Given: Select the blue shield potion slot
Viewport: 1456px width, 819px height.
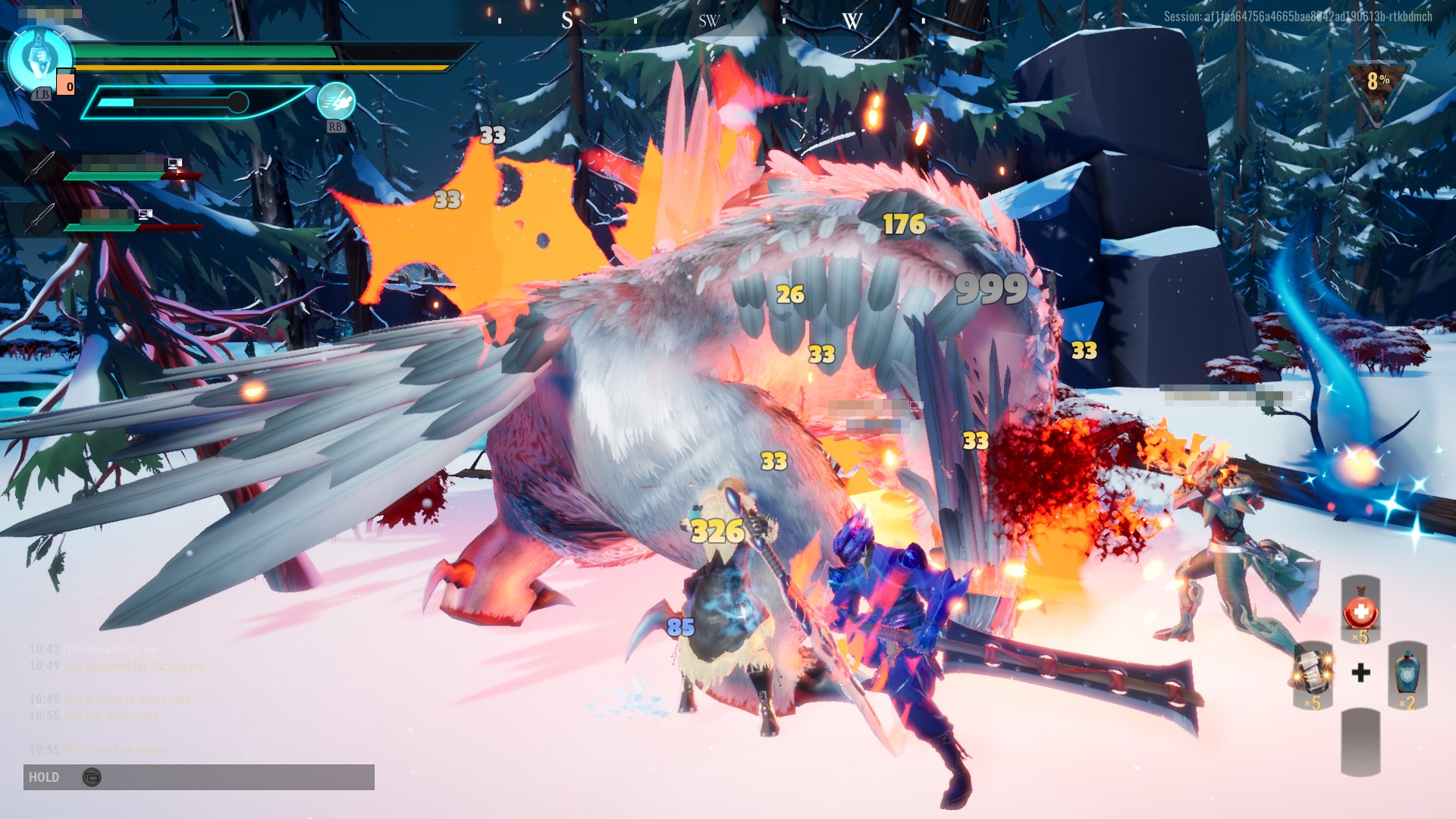Looking at the screenshot, I should [x=1407, y=674].
